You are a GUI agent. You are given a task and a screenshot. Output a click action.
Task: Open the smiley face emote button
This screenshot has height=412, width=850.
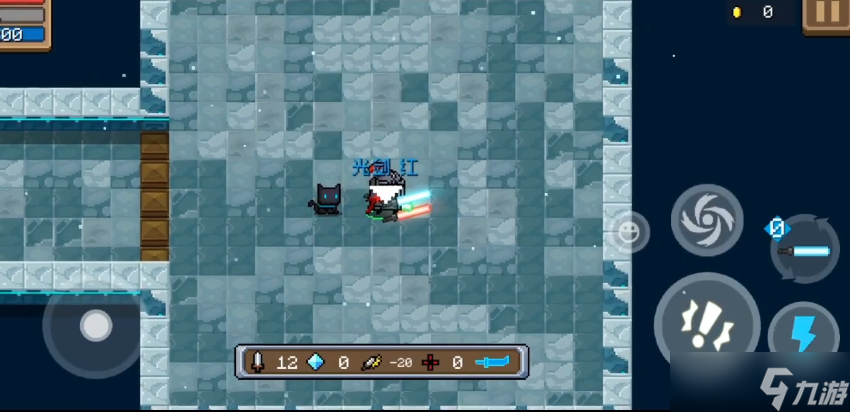(628, 232)
